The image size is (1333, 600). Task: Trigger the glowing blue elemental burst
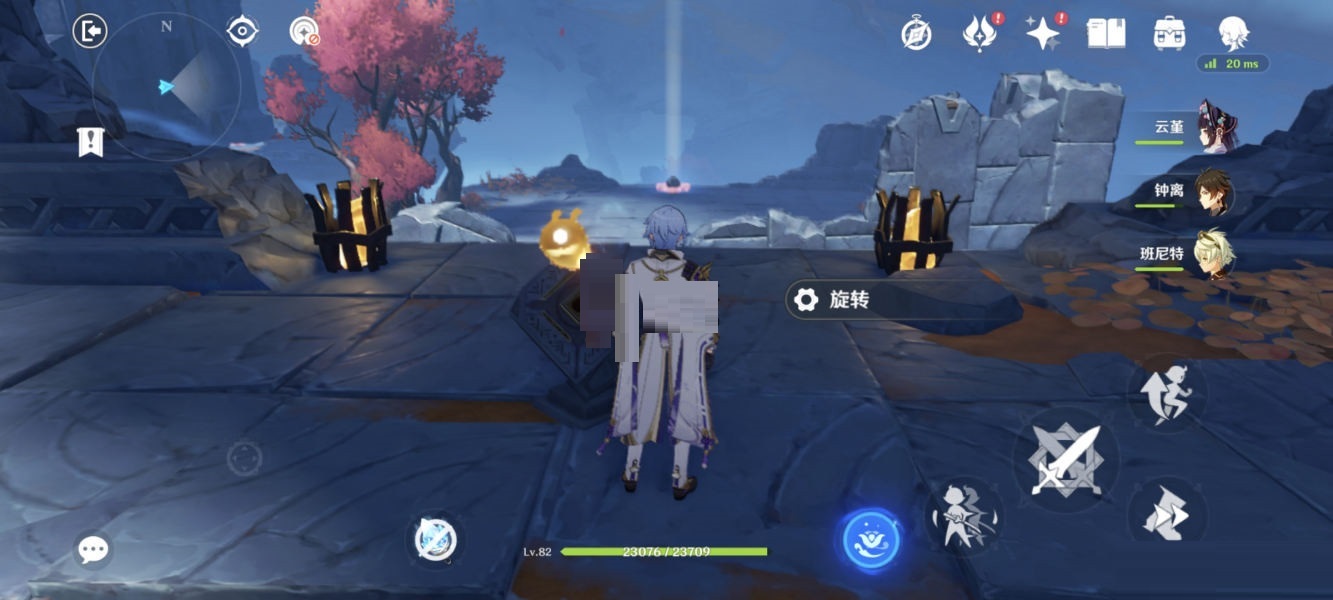871,540
